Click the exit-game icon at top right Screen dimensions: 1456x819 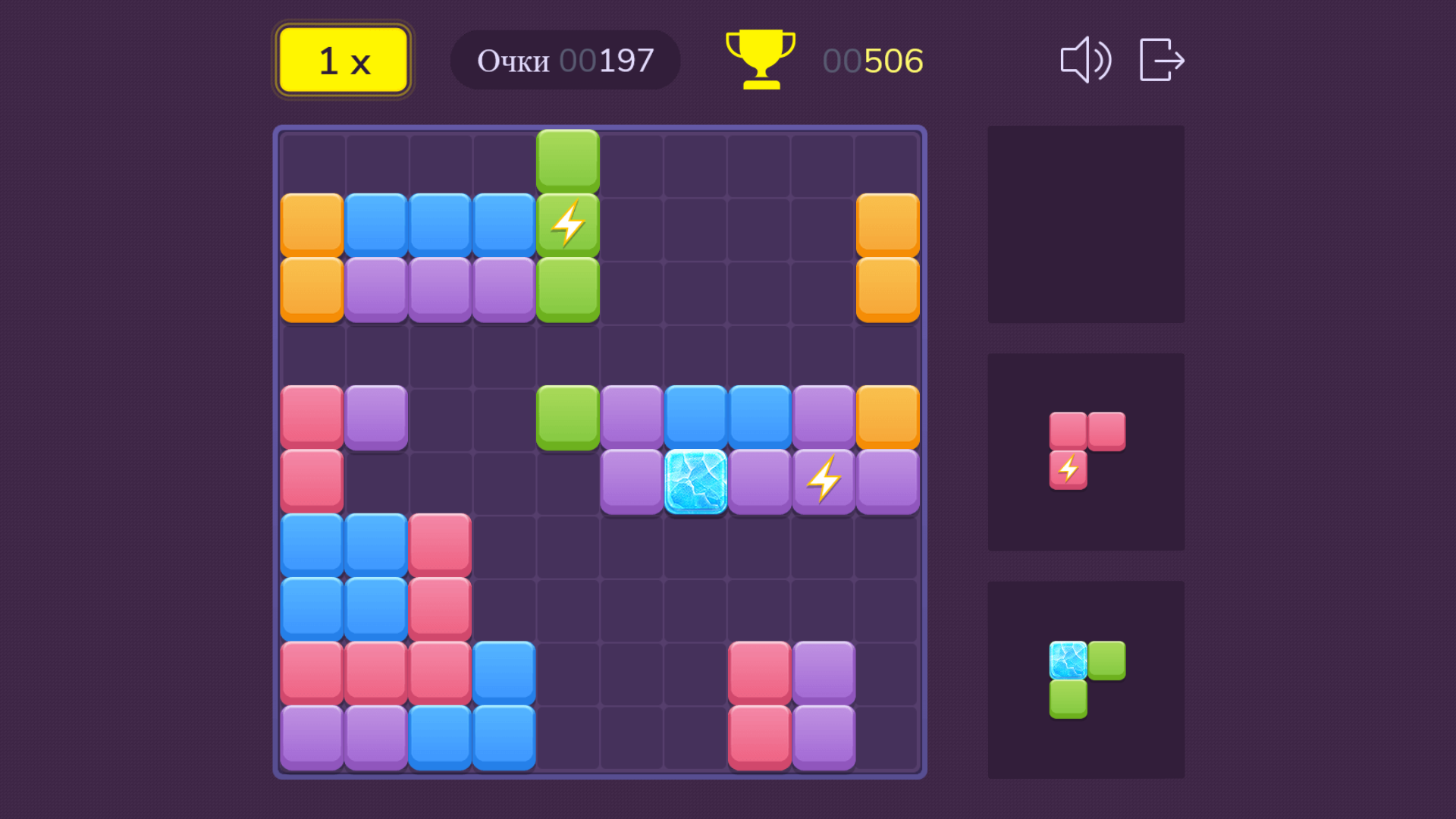pyautogui.click(x=1160, y=61)
